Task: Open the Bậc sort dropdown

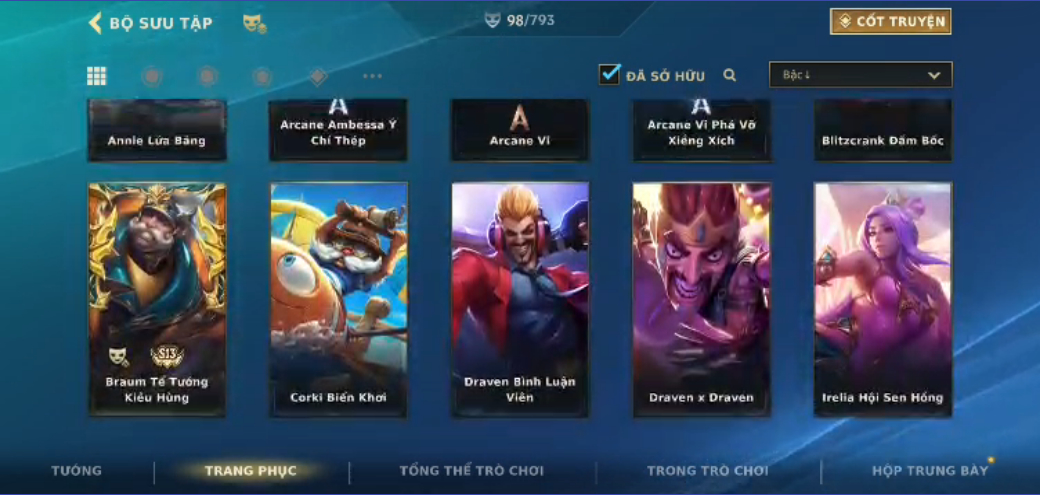Action: [x=860, y=75]
